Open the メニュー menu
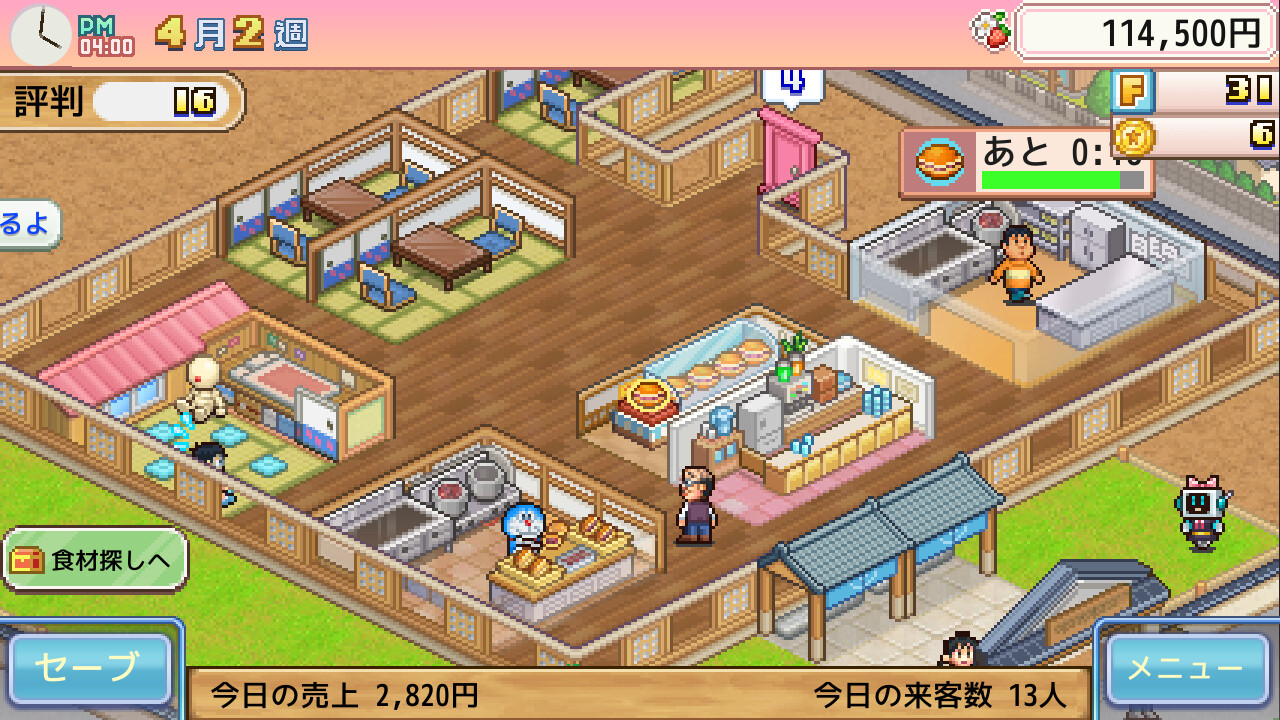 1188,668
